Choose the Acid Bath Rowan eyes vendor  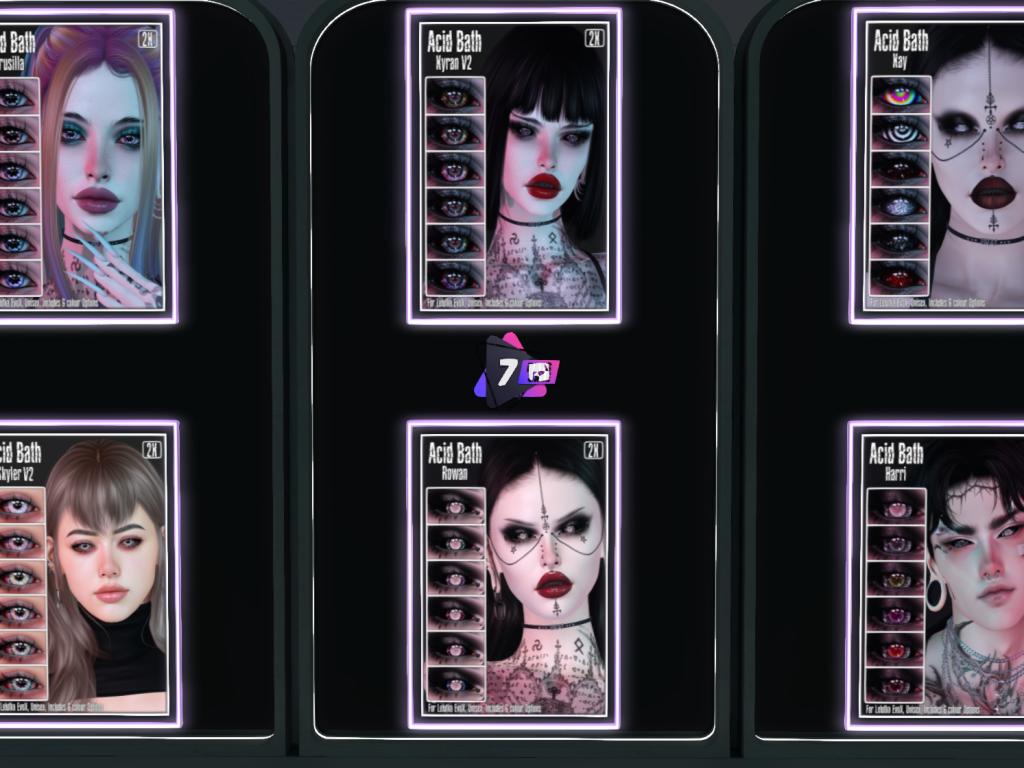tap(513, 574)
